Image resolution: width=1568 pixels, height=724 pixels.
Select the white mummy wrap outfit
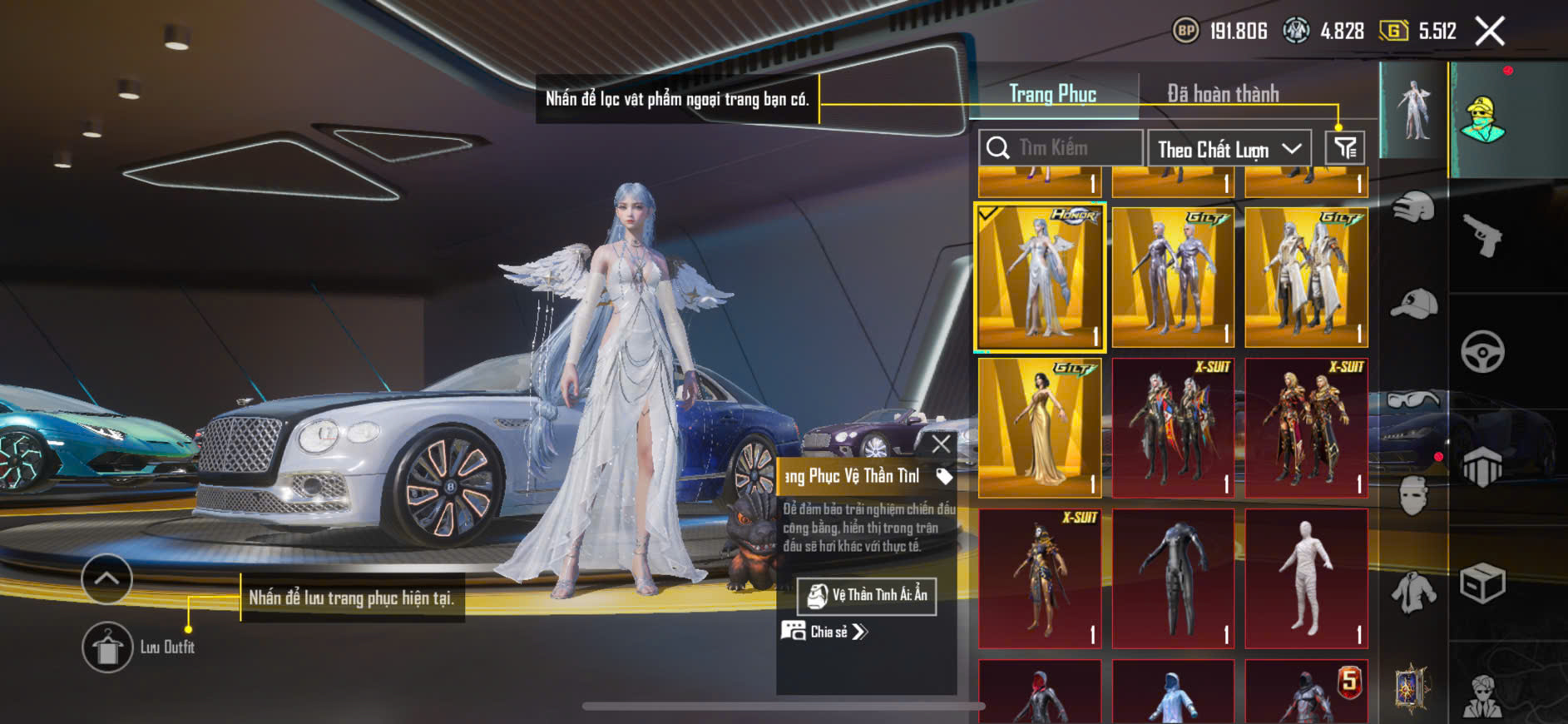click(1306, 578)
